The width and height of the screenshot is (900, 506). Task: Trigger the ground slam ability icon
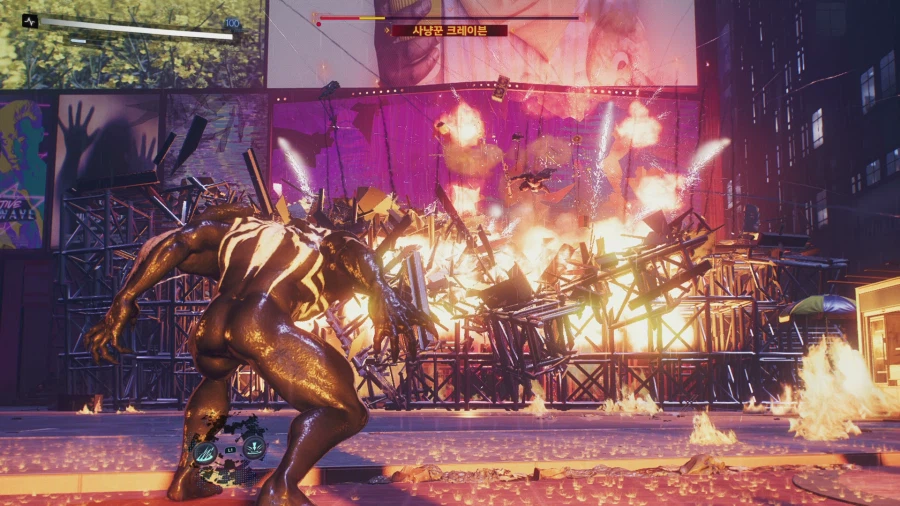(254, 448)
